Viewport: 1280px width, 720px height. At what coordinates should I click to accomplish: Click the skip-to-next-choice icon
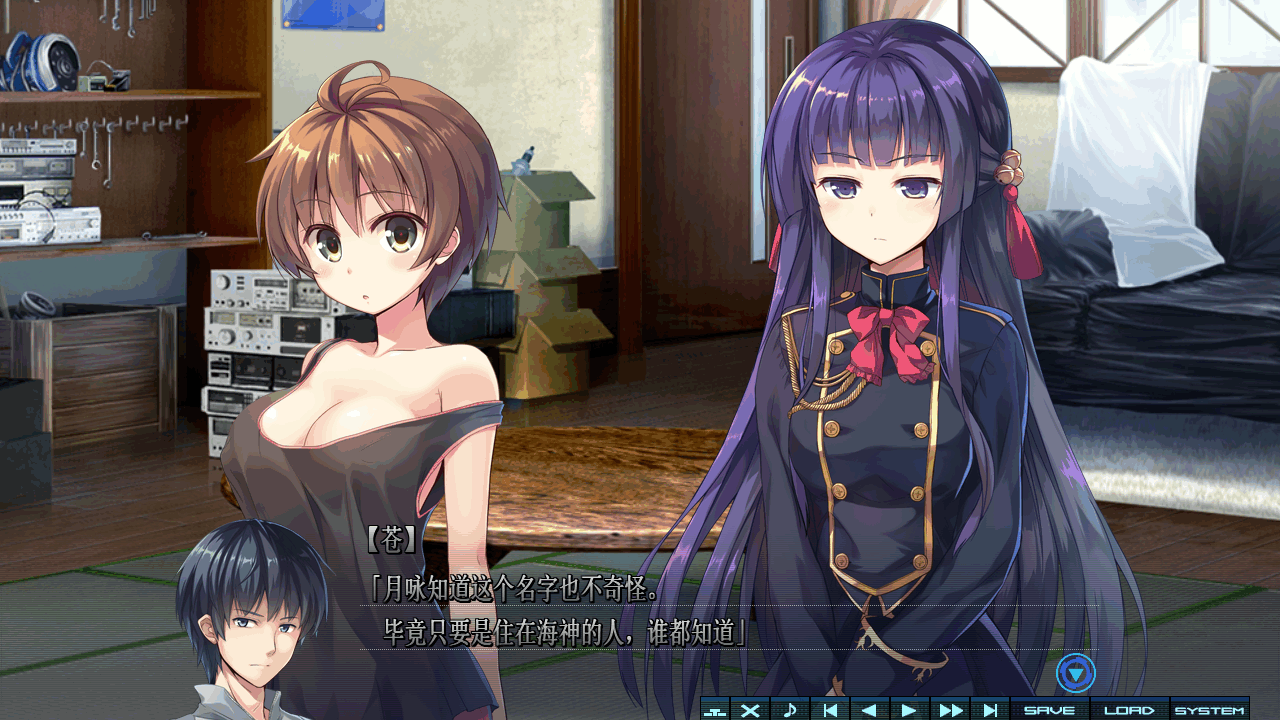click(990, 706)
